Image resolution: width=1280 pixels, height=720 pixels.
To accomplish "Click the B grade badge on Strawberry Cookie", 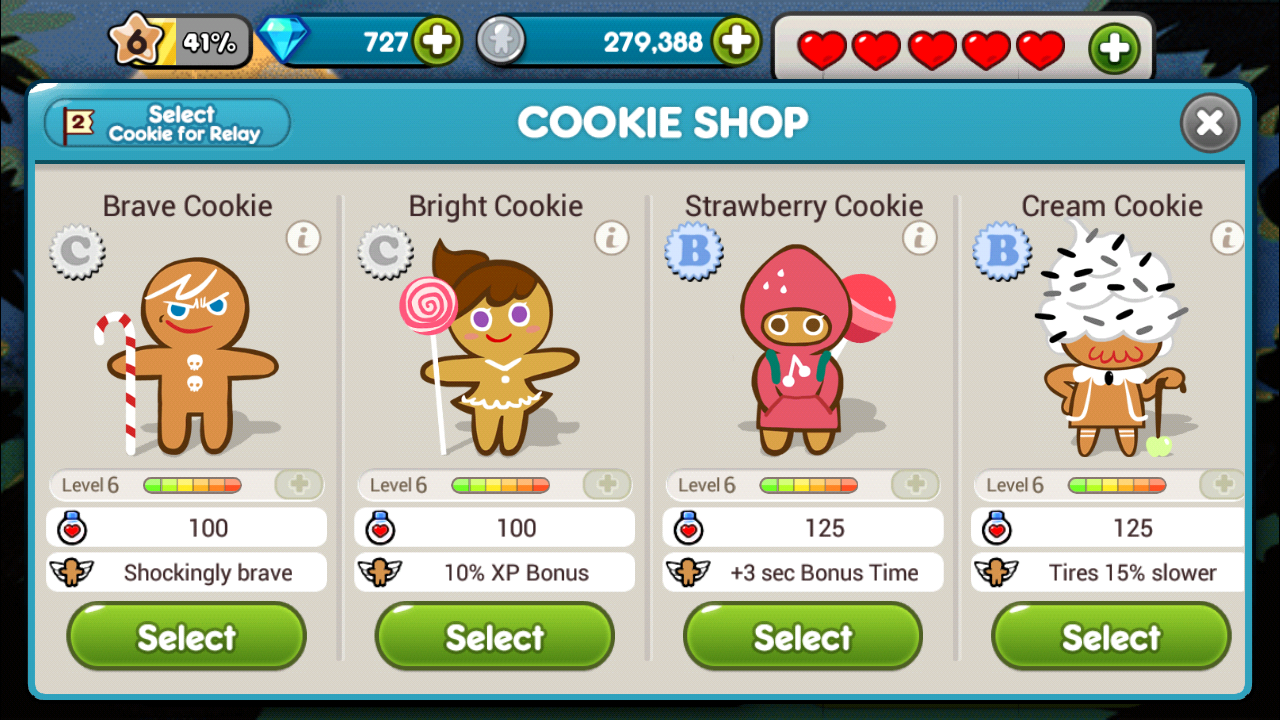I will click(694, 252).
